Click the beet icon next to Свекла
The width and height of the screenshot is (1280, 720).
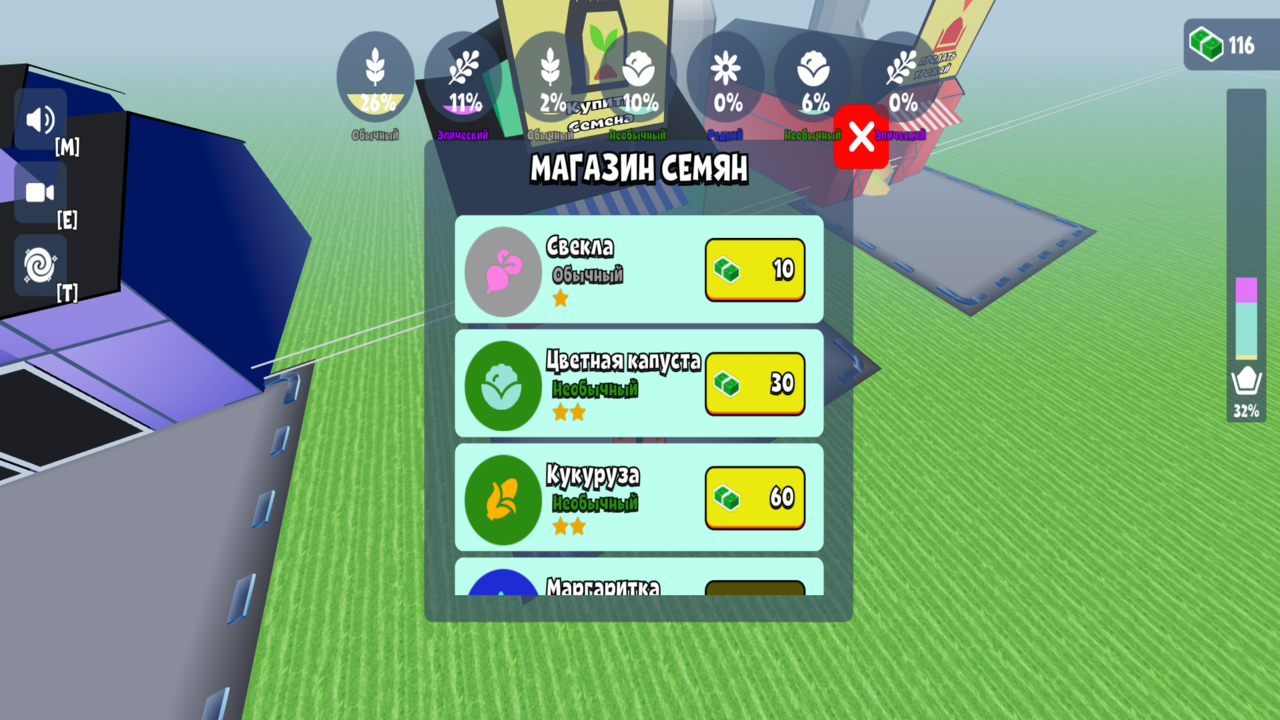pyautogui.click(x=502, y=270)
